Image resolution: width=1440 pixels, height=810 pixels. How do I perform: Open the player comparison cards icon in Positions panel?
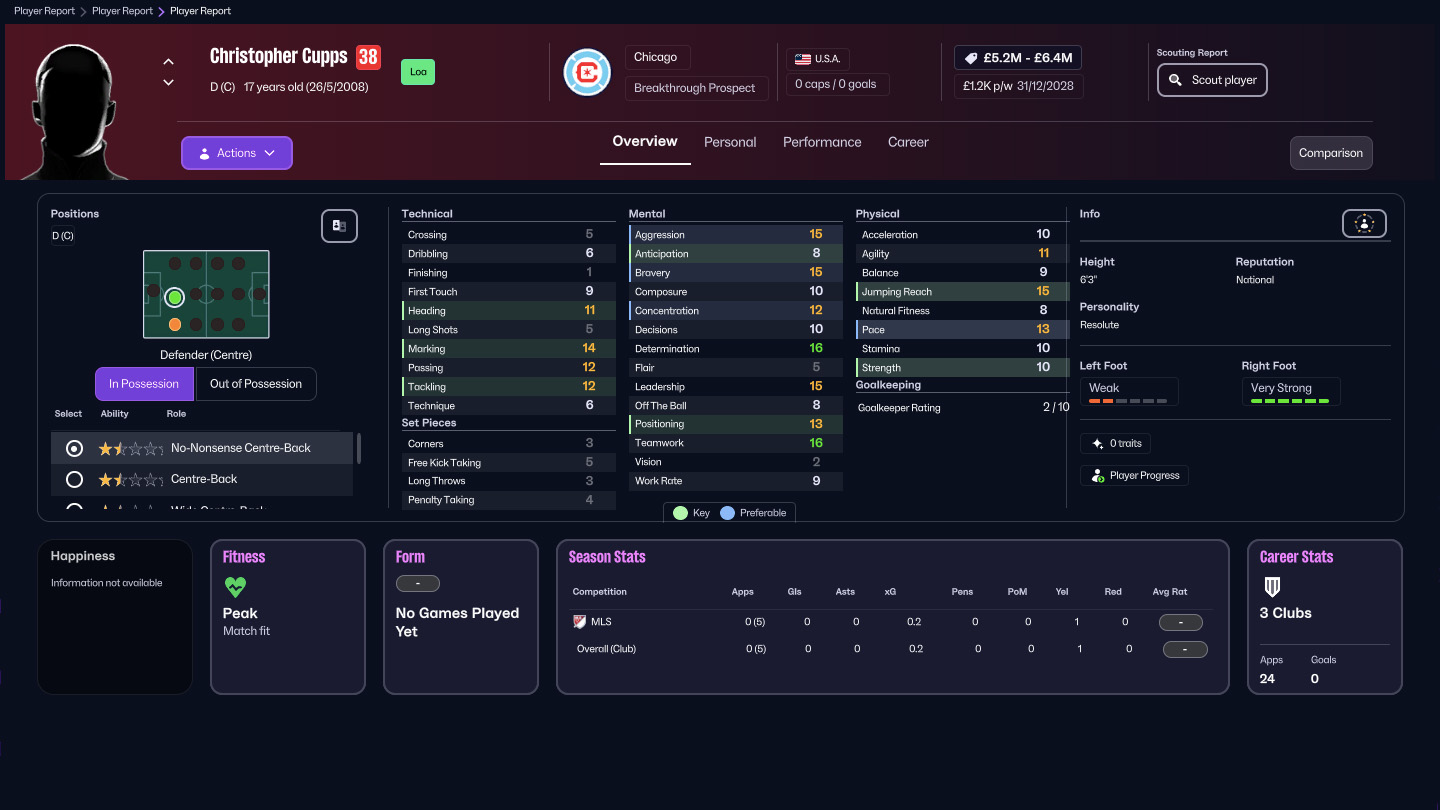(339, 226)
